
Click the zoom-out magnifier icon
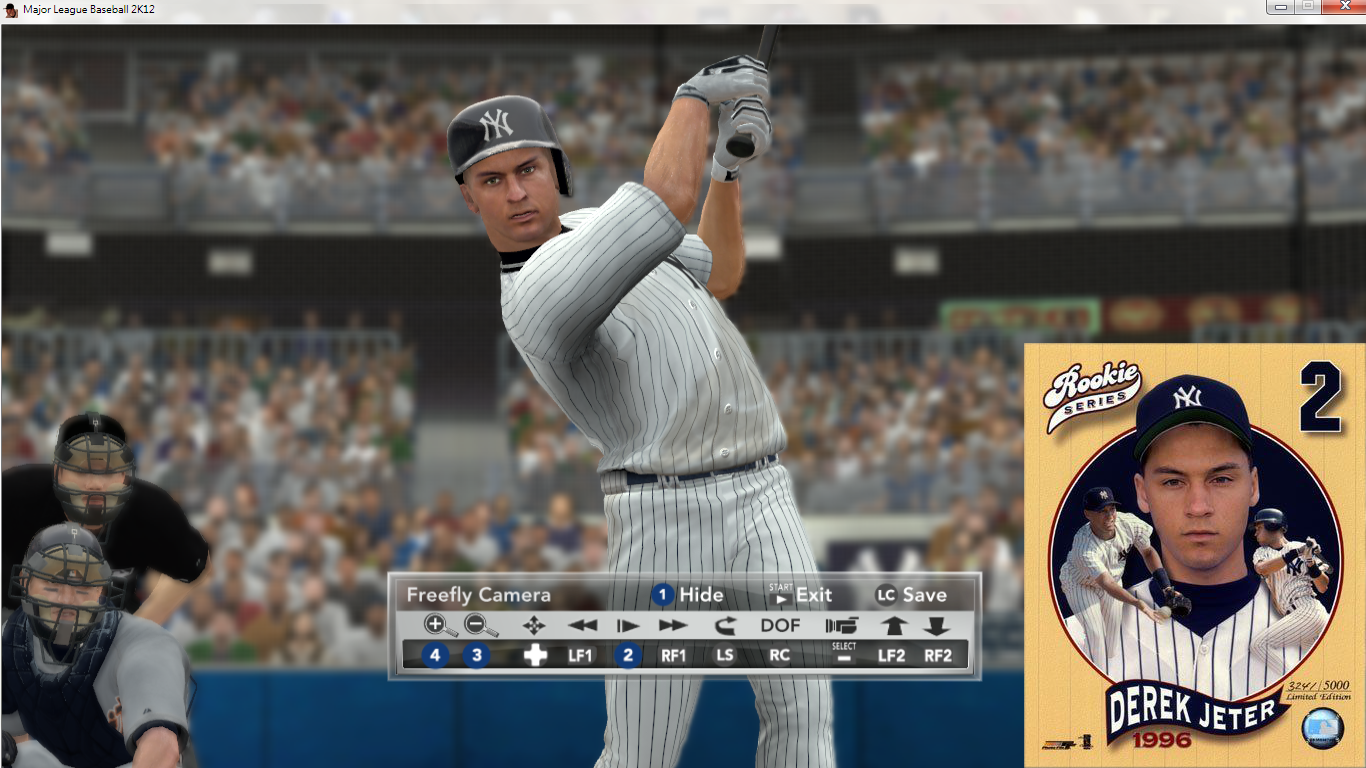click(x=481, y=626)
